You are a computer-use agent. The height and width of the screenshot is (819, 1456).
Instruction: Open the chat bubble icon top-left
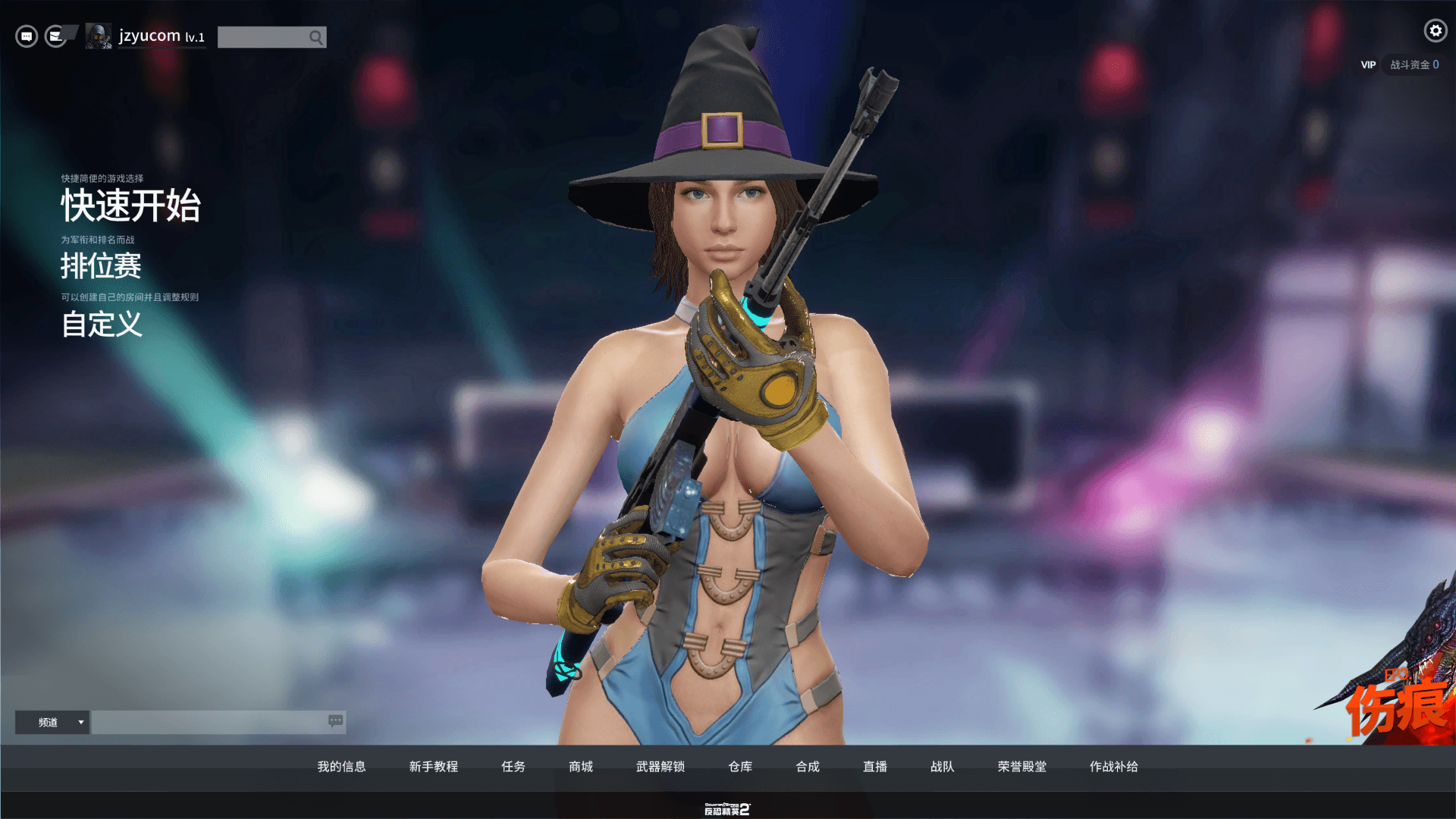click(x=27, y=36)
